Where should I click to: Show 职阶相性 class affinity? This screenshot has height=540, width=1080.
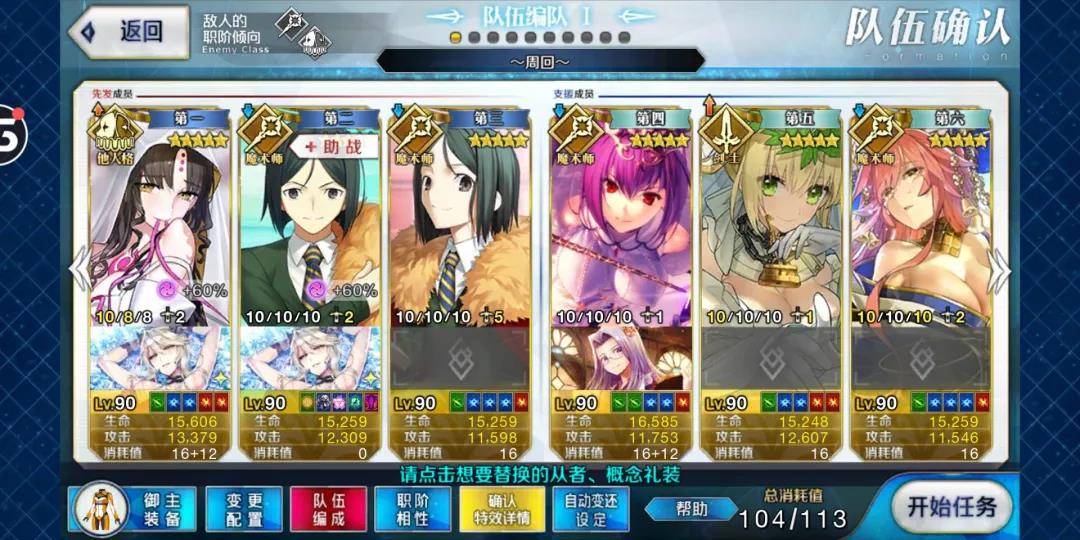coord(412,508)
